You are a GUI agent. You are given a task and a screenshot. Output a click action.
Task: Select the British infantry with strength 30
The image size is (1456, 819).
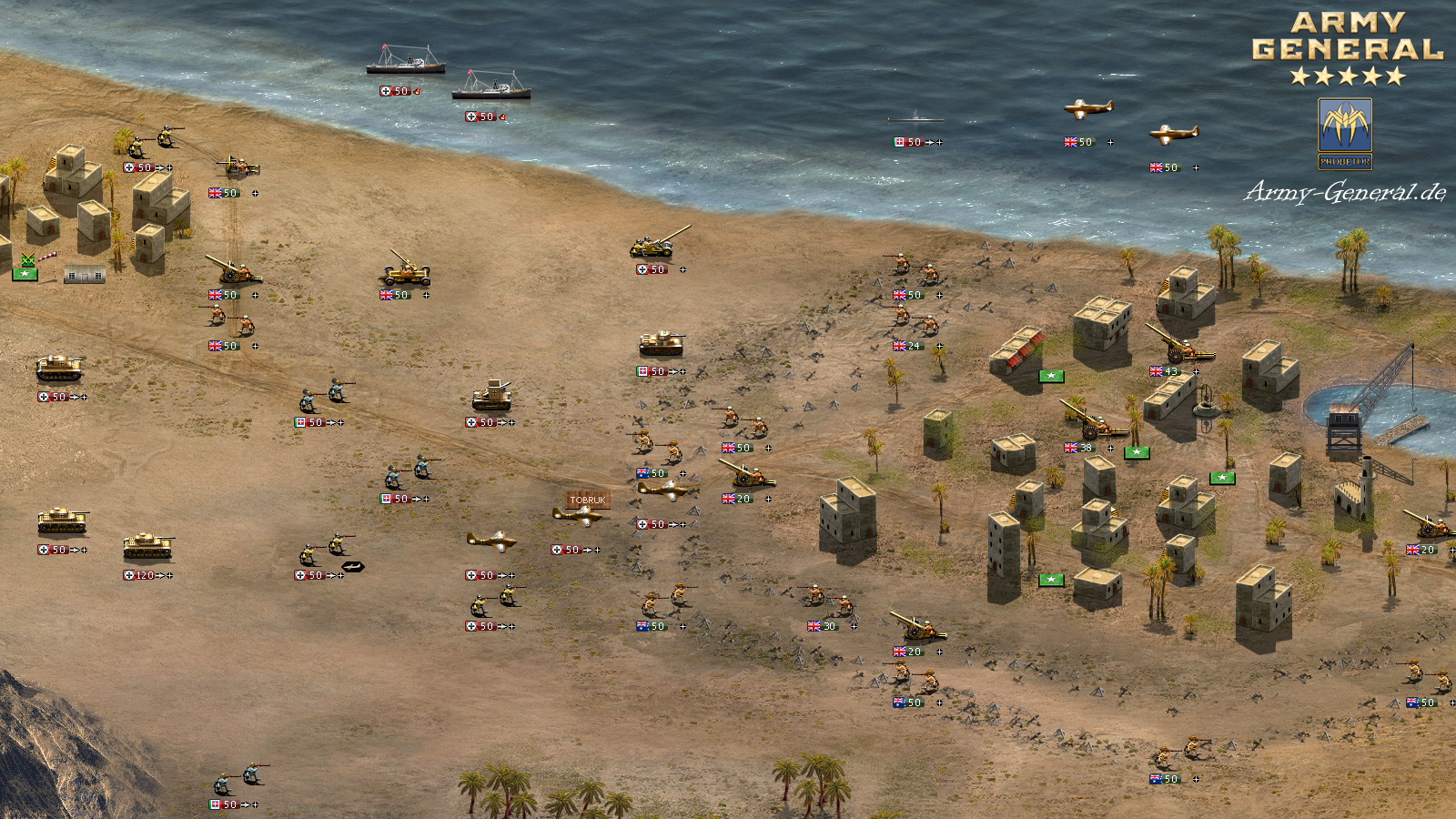tap(827, 599)
